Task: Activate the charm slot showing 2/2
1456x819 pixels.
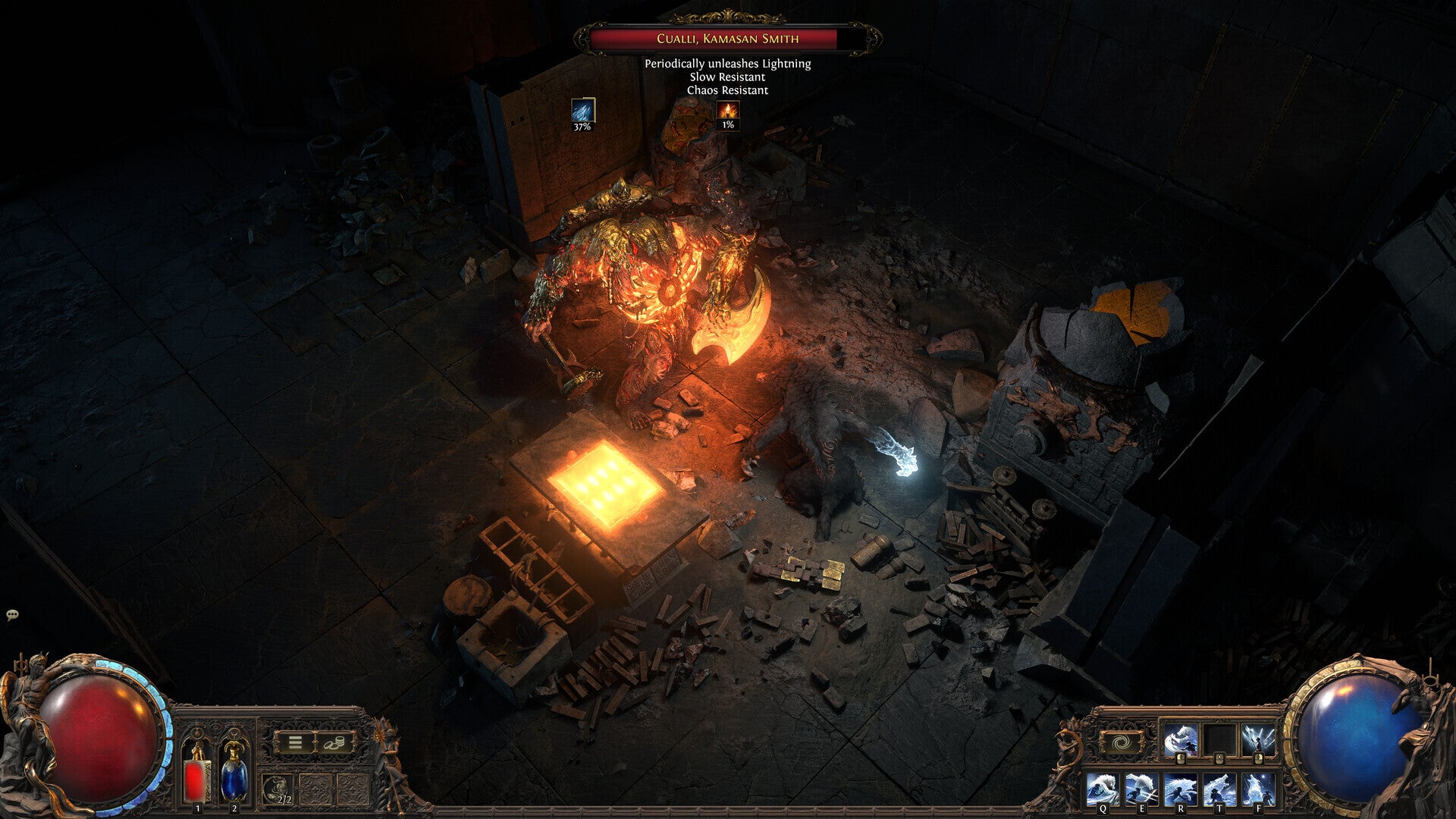Action: pos(278,790)
